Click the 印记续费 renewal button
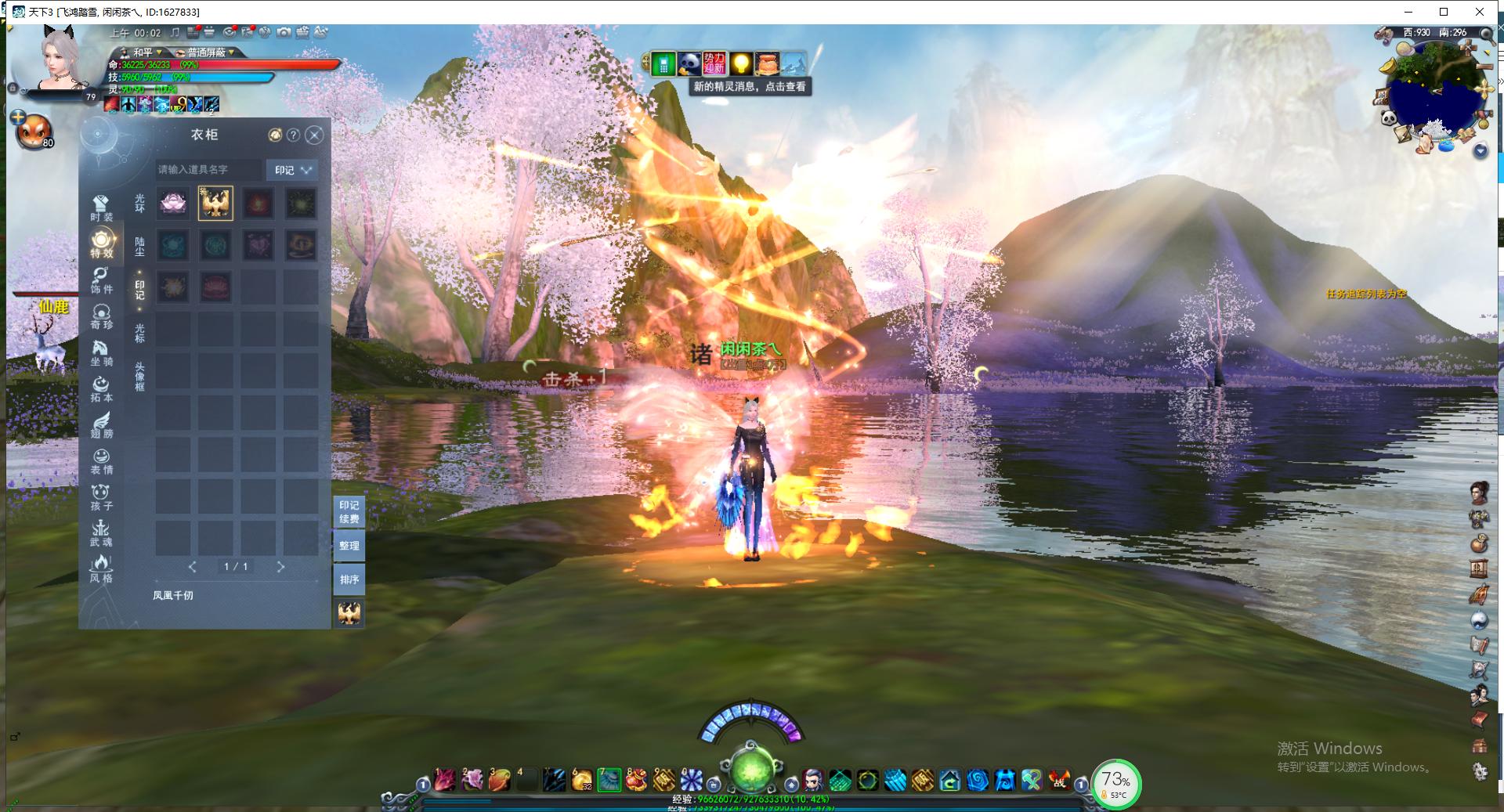 349,512
